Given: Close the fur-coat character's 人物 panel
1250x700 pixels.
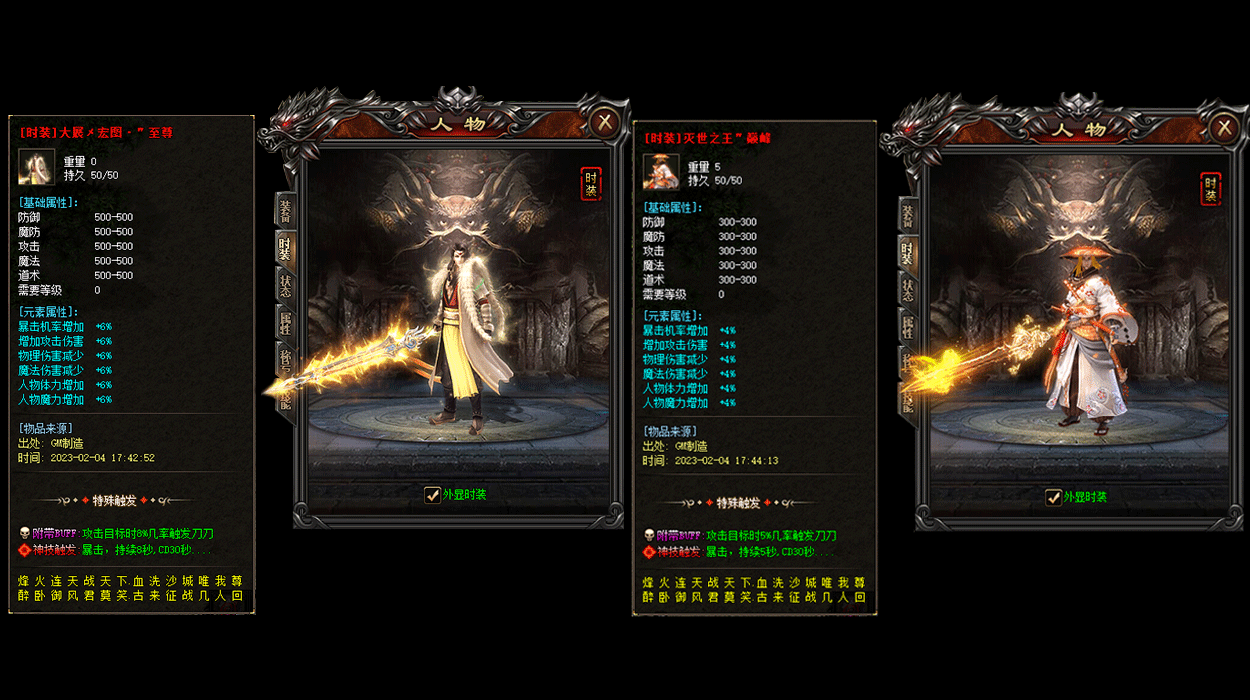Looking at the screenshot, I should click(604, 123).
